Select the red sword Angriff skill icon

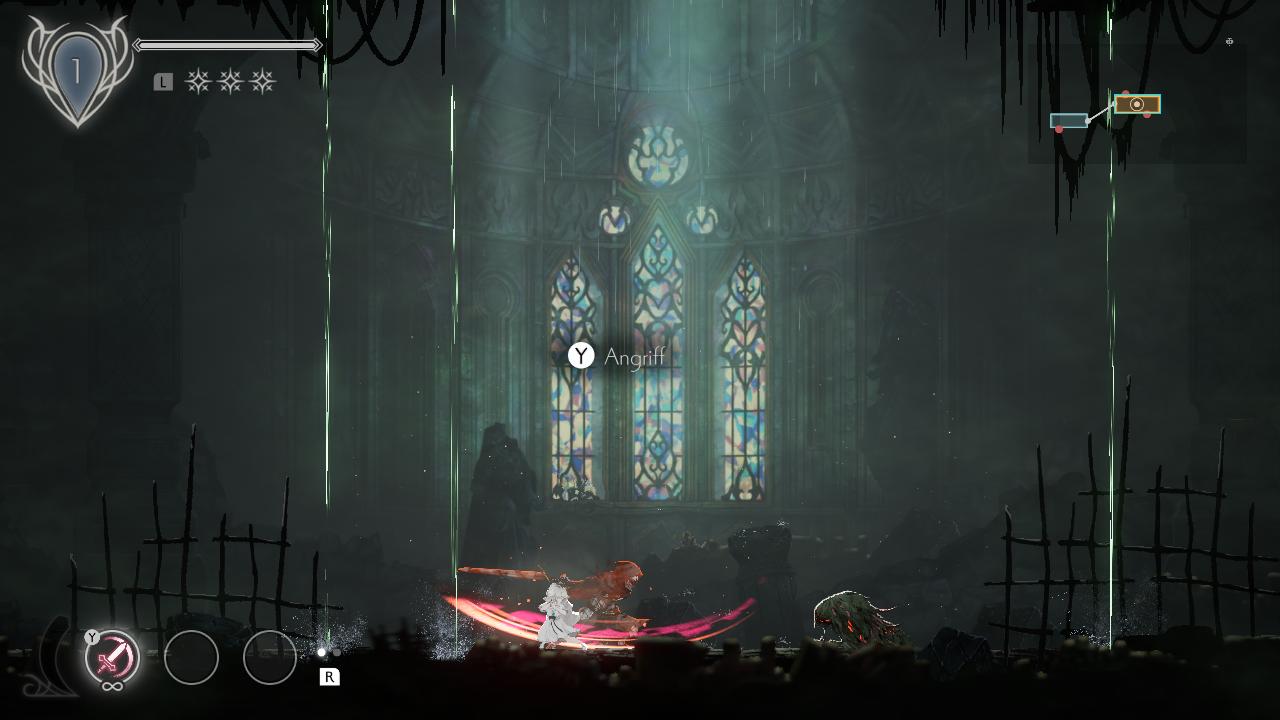pos(111,656)
